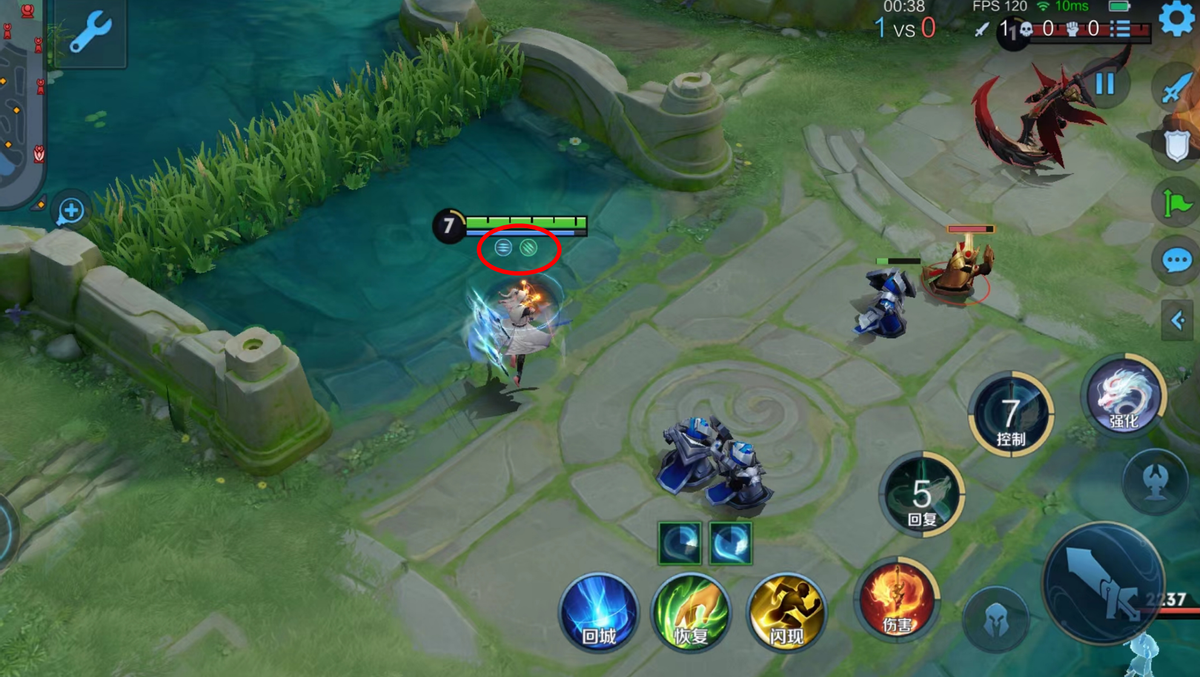Cast the 伤害 flame skill
Screen dimensions: 1200x677
(897, 599)
